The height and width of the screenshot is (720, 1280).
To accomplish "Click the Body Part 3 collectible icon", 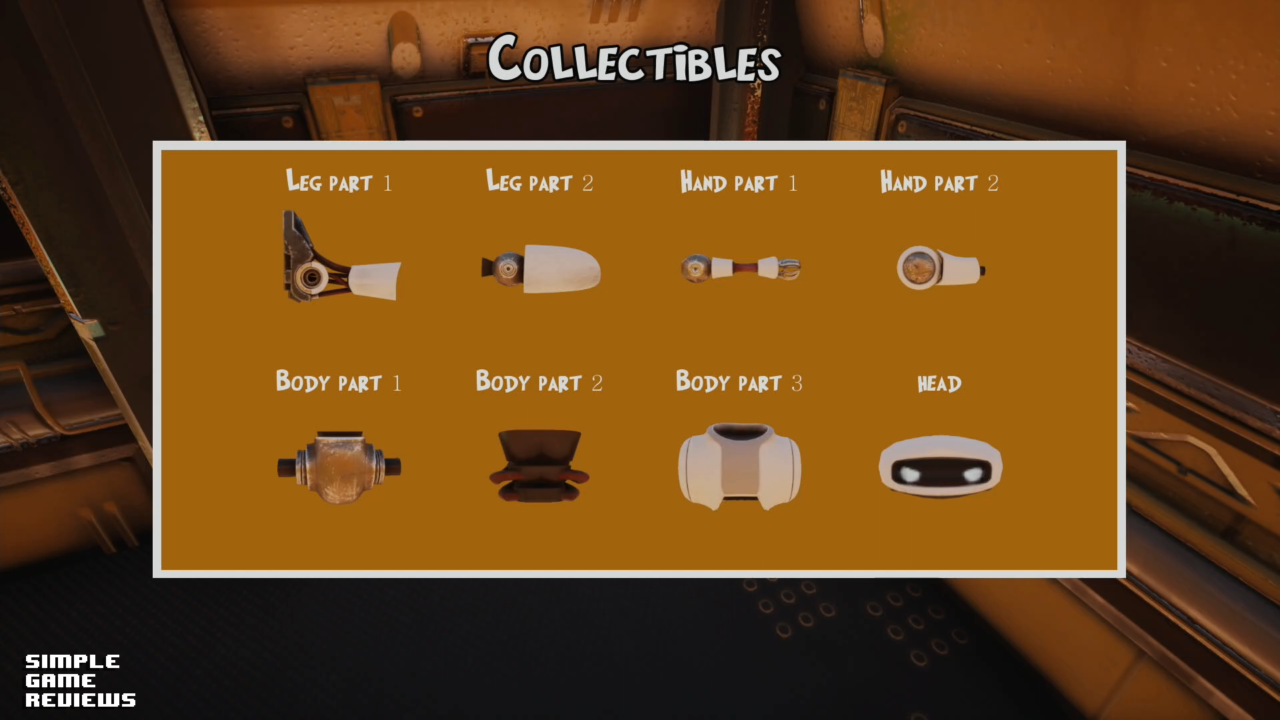I will point(739,465).
